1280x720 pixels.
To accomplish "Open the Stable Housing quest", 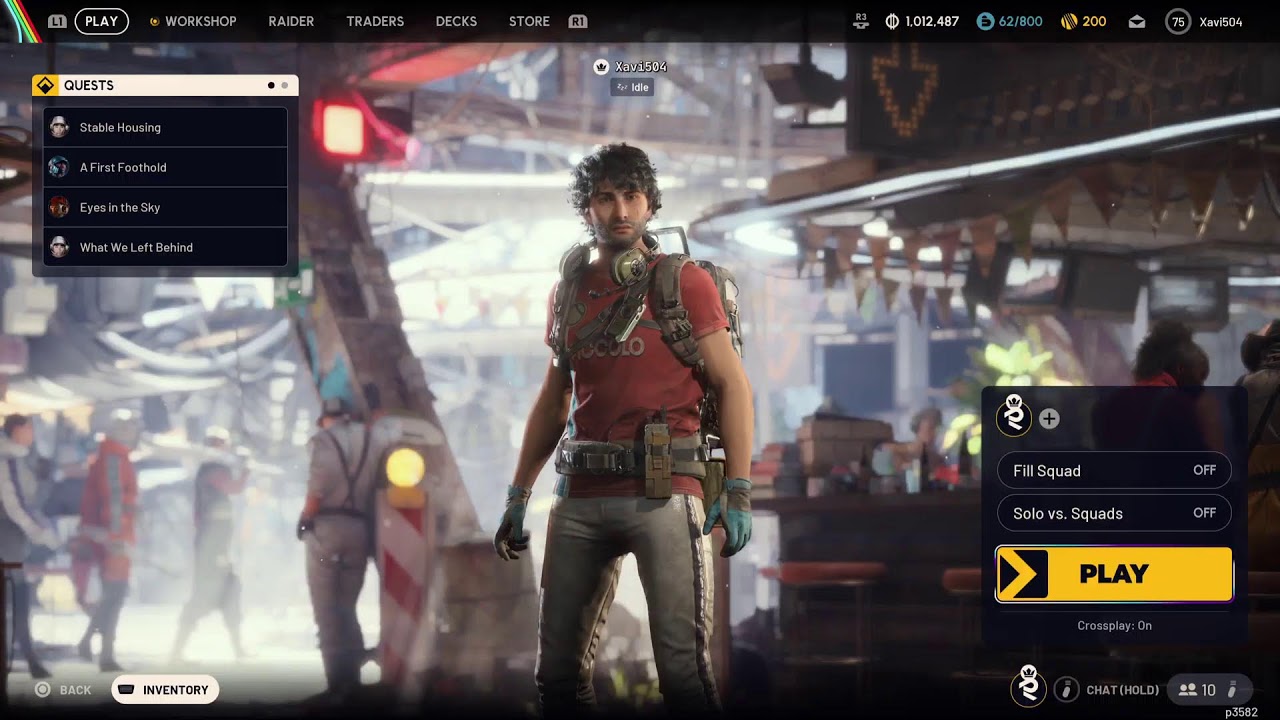I will click(165, 127).
